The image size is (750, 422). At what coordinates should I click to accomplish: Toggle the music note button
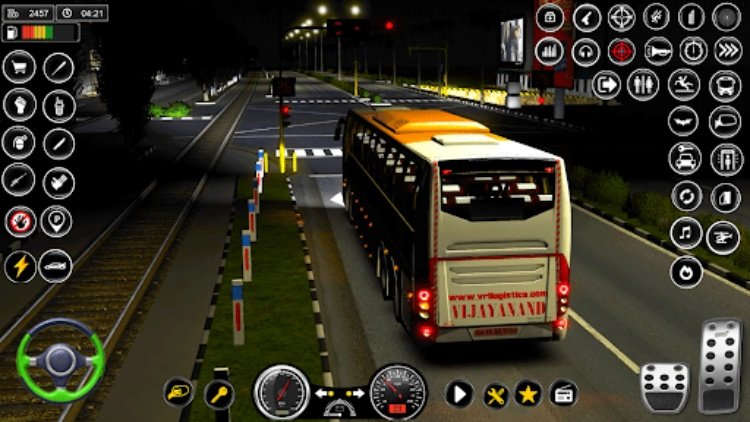coord(686,234)
